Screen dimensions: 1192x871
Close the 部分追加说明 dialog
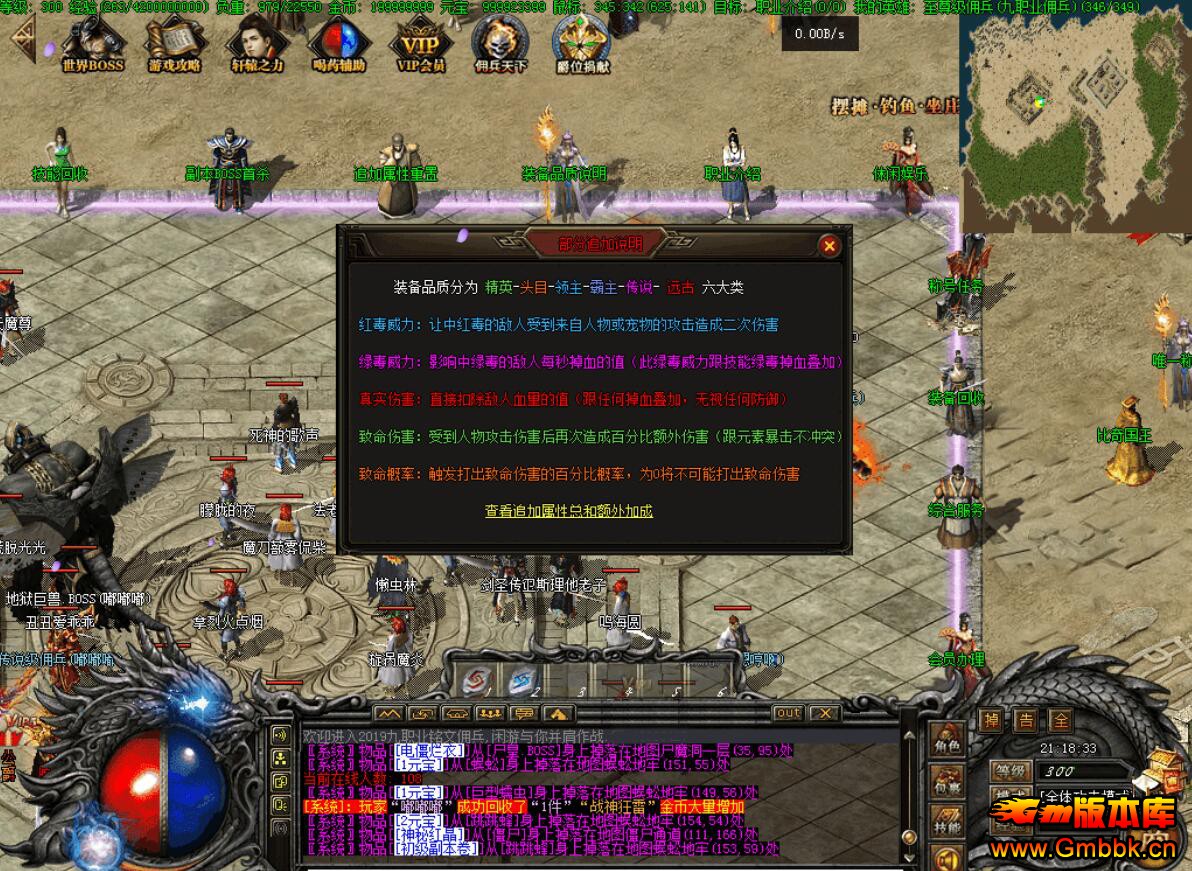point(828,245)
